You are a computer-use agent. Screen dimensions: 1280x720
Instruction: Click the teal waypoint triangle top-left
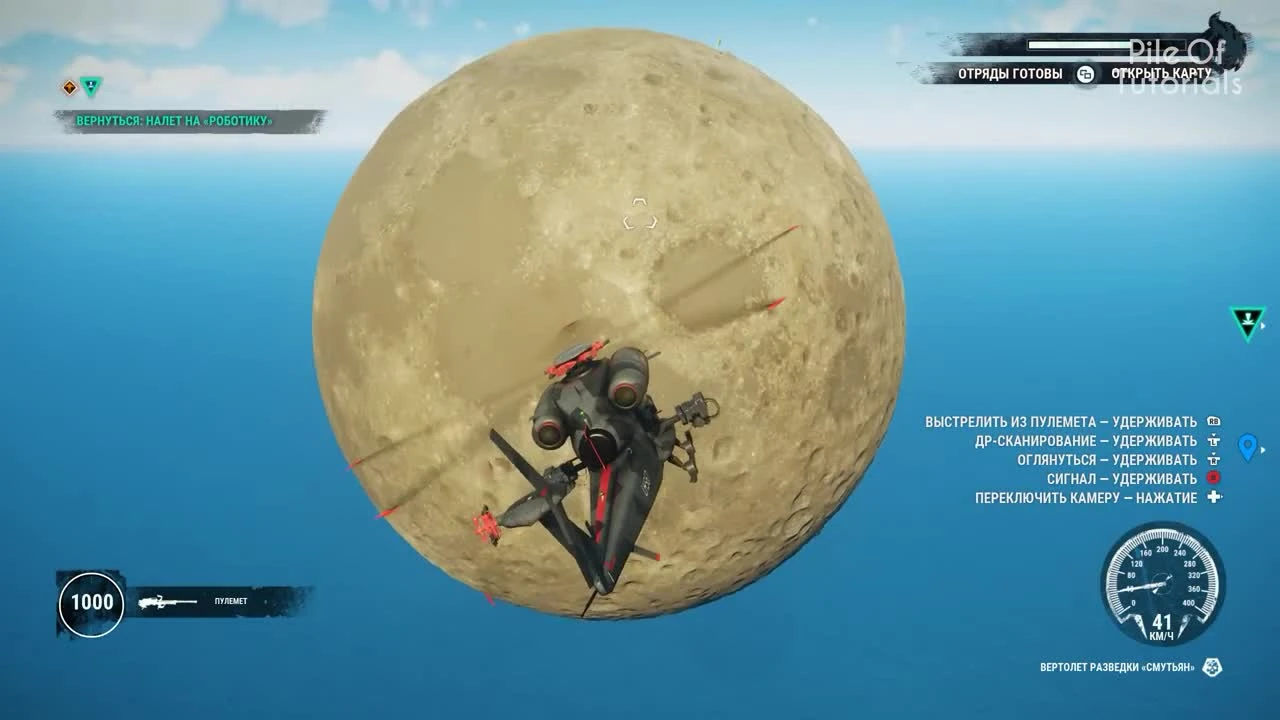click(x=92, y=88)
